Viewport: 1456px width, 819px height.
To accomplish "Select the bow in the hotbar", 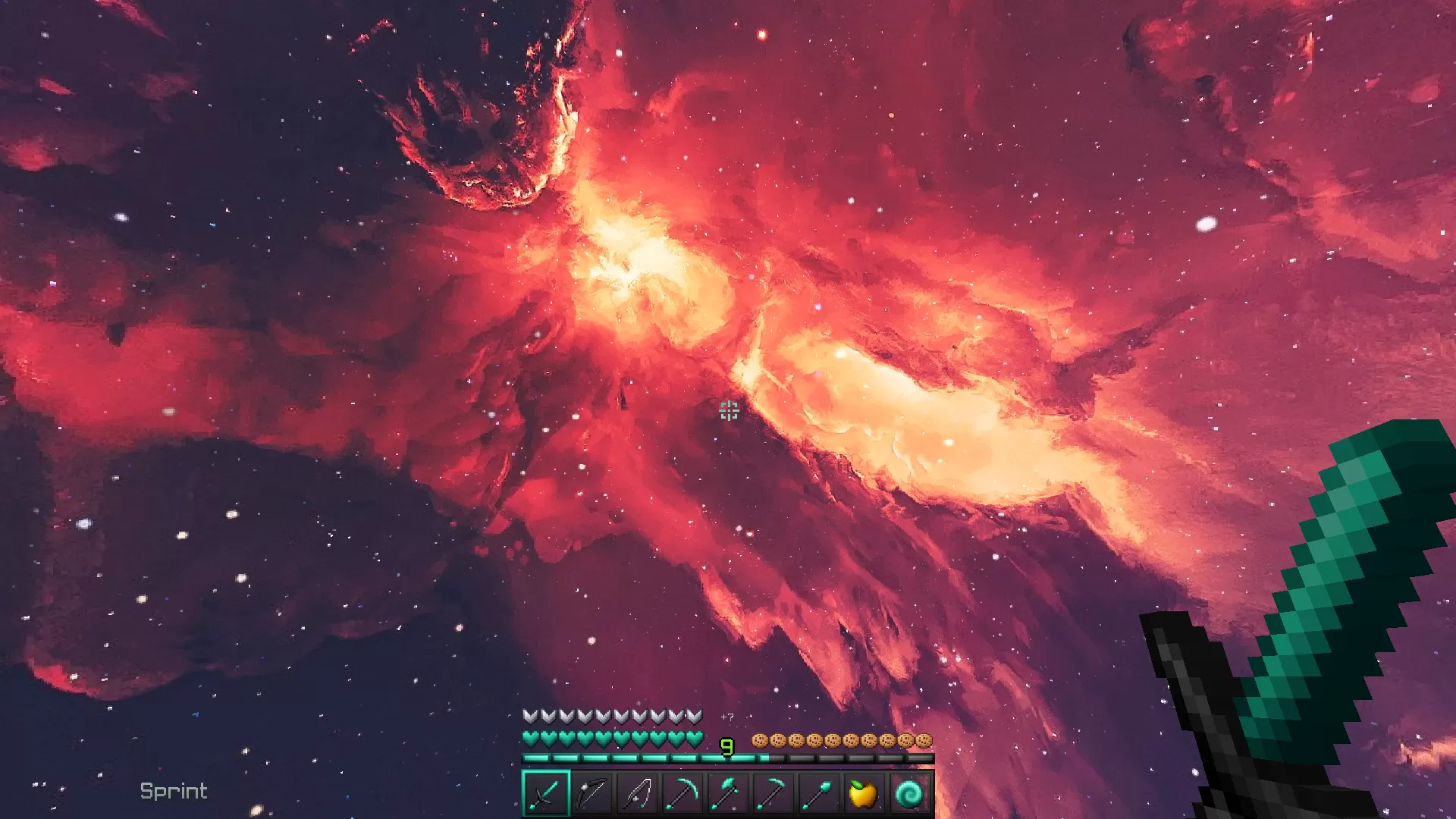I will [x=591, y=793].
